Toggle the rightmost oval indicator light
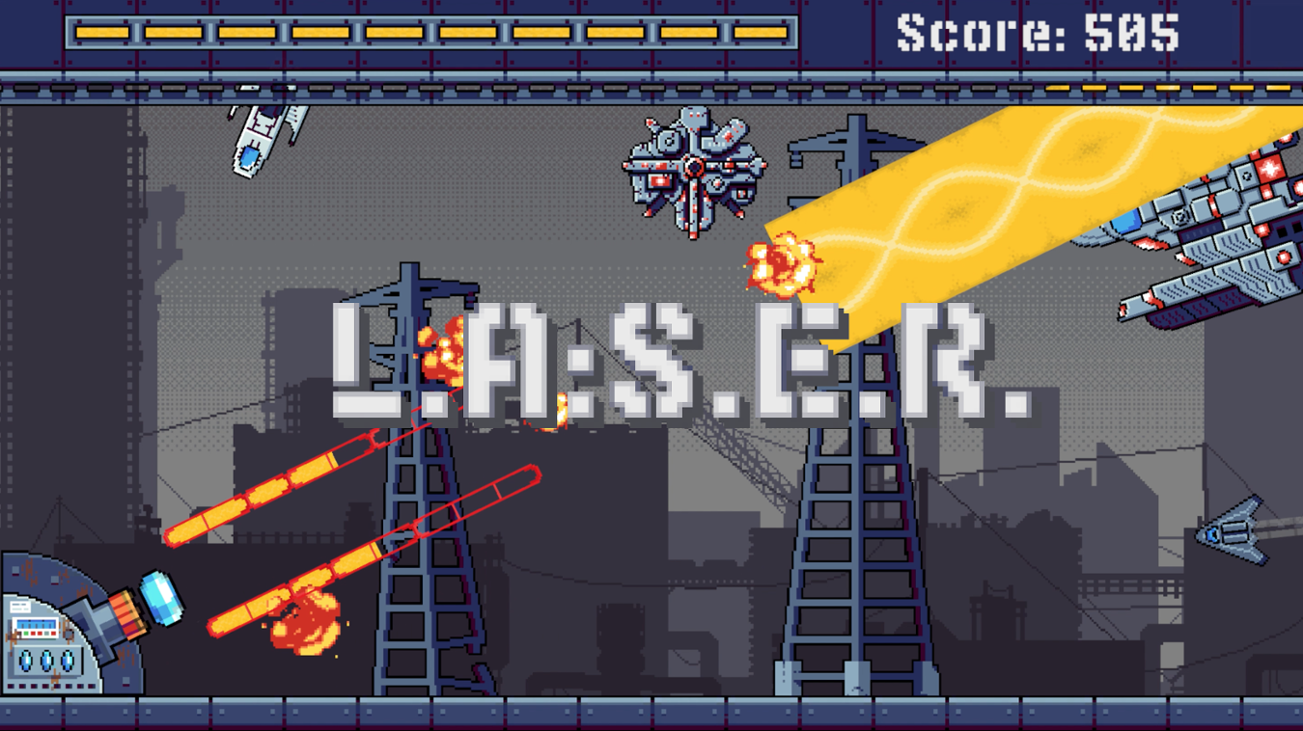The height and width of the screenshot is (731, 1303). (65, 660)
